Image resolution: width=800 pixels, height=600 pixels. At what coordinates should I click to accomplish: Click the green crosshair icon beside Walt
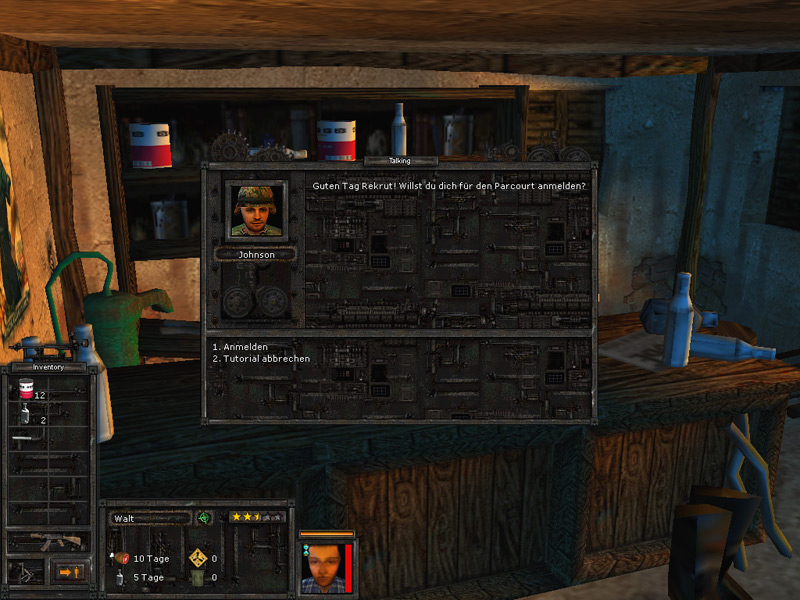click(x=204, y=518)
